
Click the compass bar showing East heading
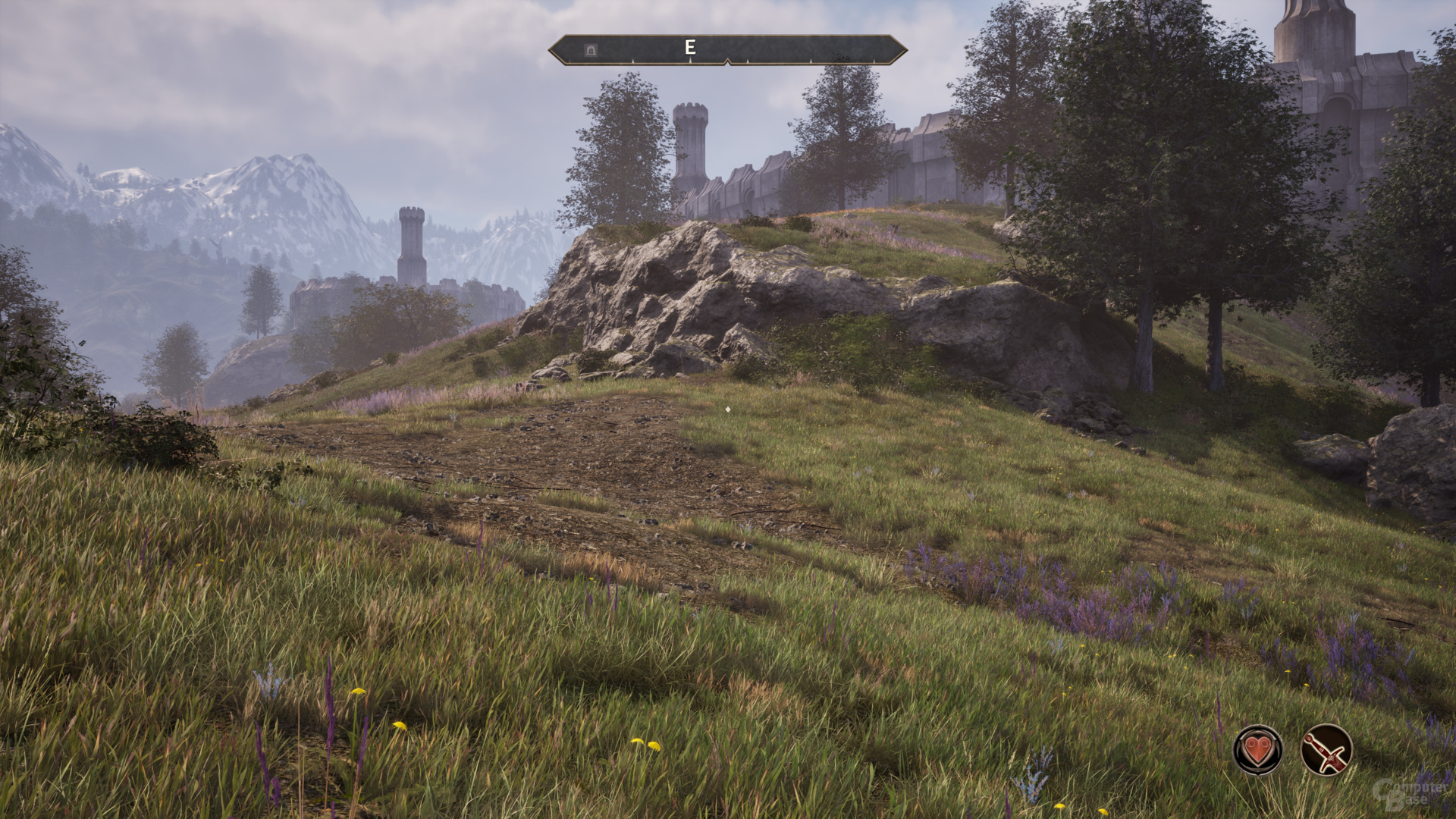click(x=727, y=49)
